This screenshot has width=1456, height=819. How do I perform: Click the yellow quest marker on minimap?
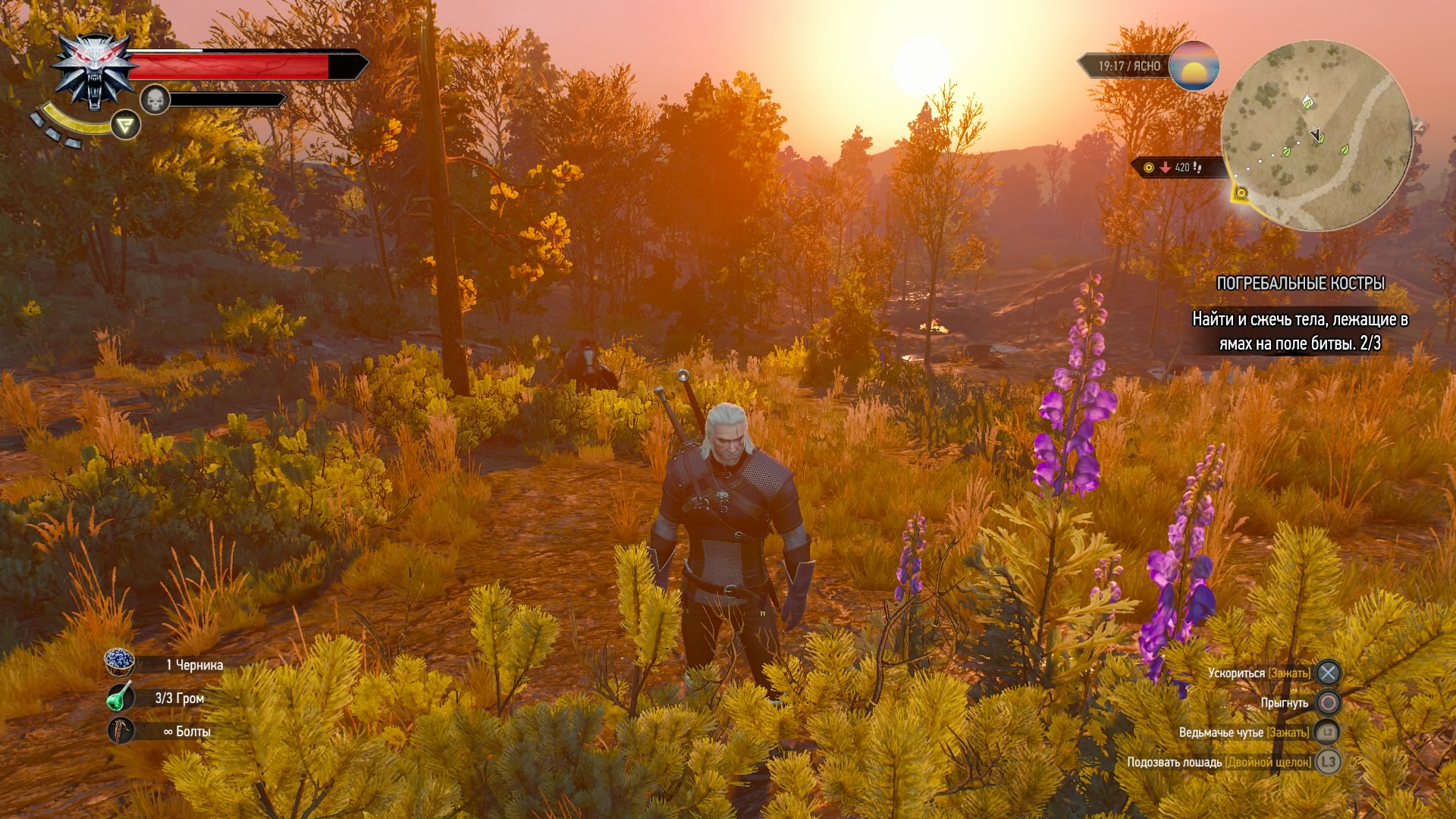[1241, 193]
